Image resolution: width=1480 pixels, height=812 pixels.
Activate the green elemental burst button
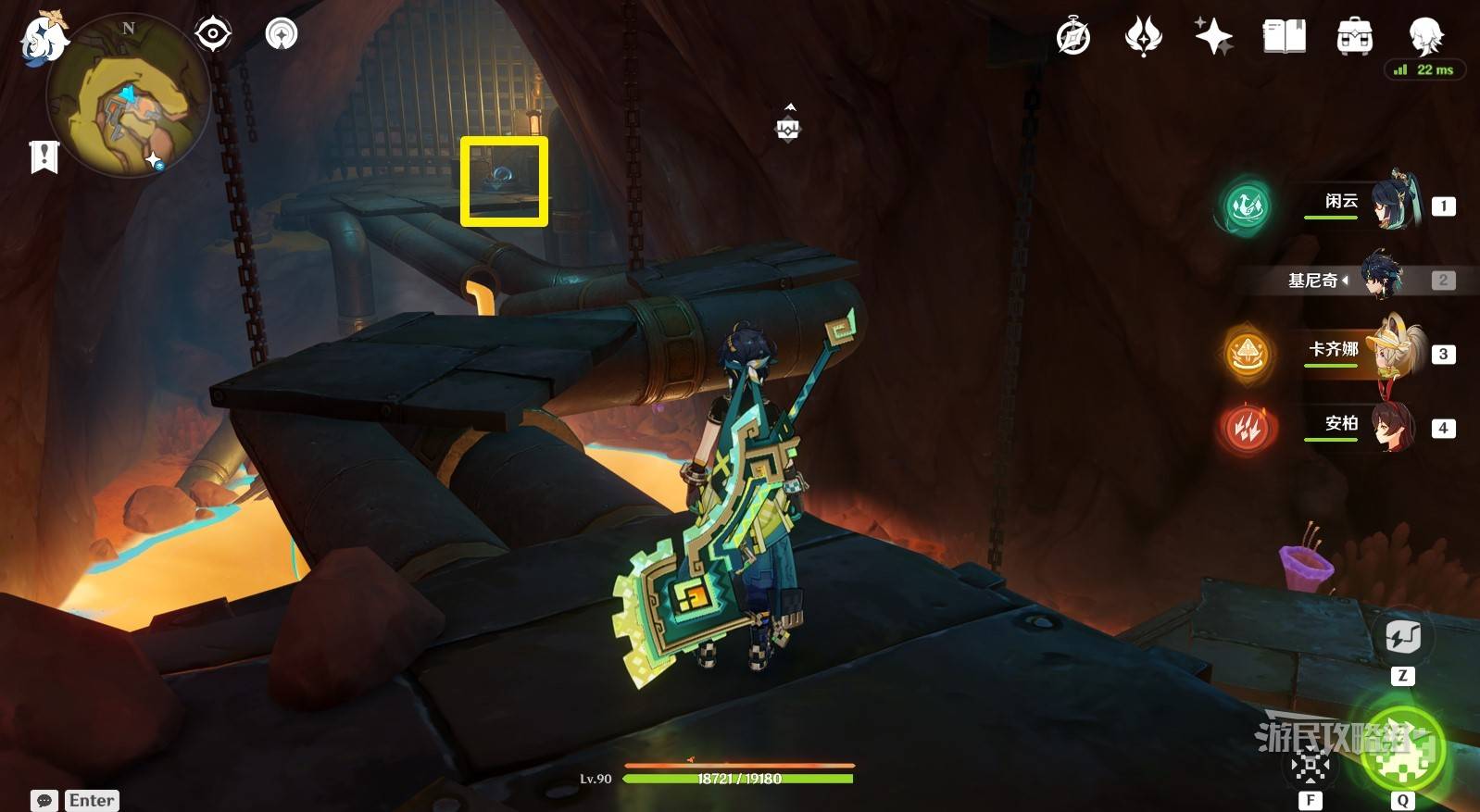click(1401, 748)
